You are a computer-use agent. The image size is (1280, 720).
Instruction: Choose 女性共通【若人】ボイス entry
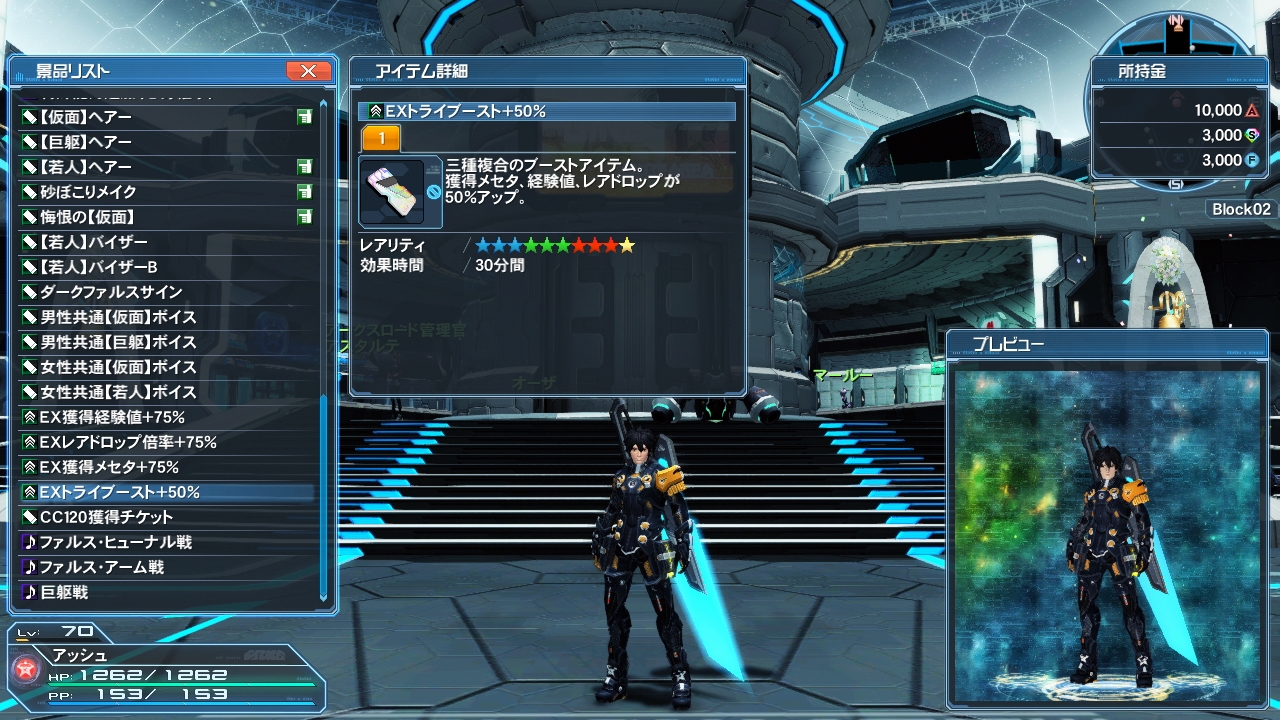(x=118, y=392)
